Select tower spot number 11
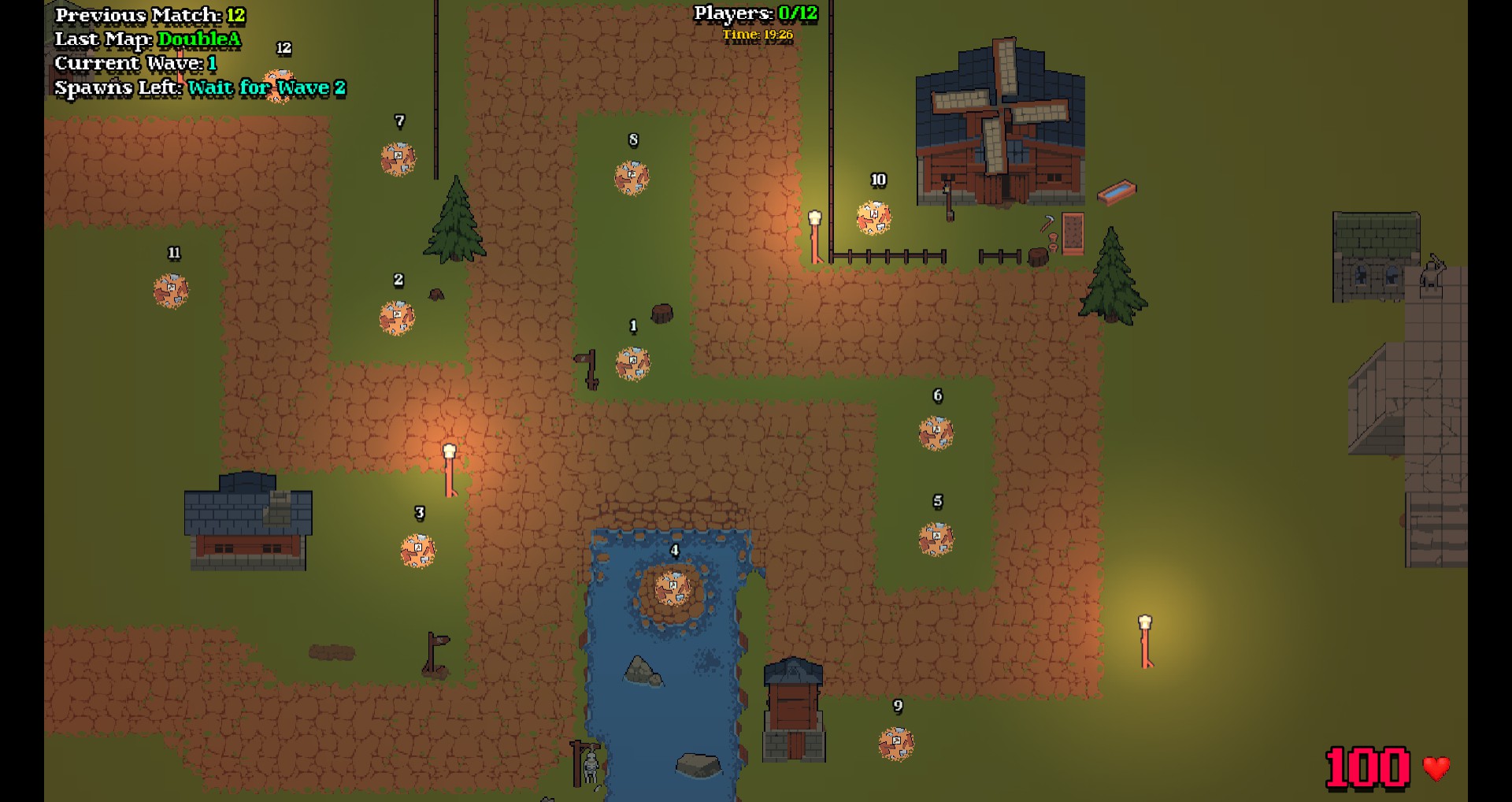The image size is (1512, 802). coord(171,291)
